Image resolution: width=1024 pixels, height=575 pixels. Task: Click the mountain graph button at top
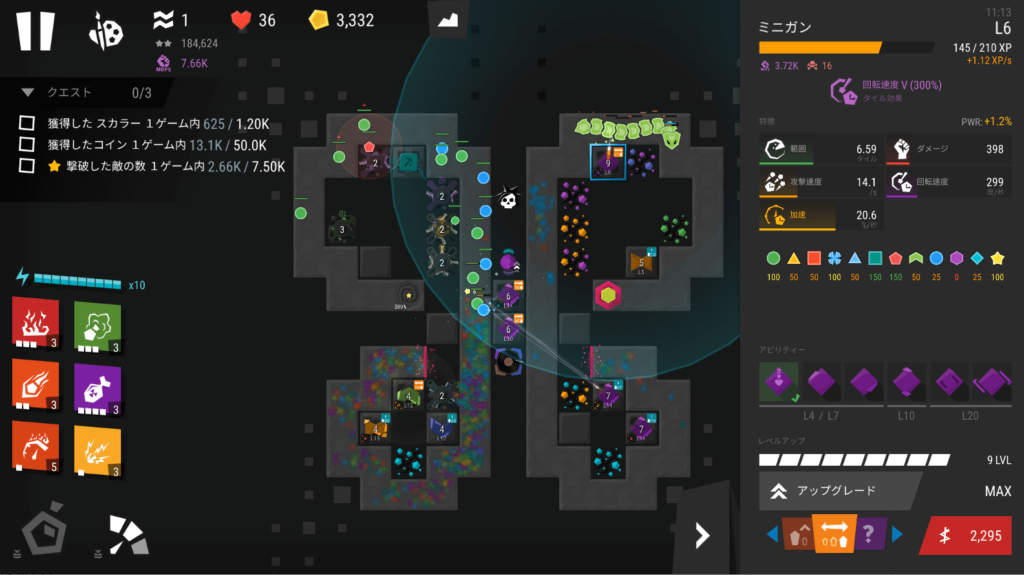coord(448,21)
